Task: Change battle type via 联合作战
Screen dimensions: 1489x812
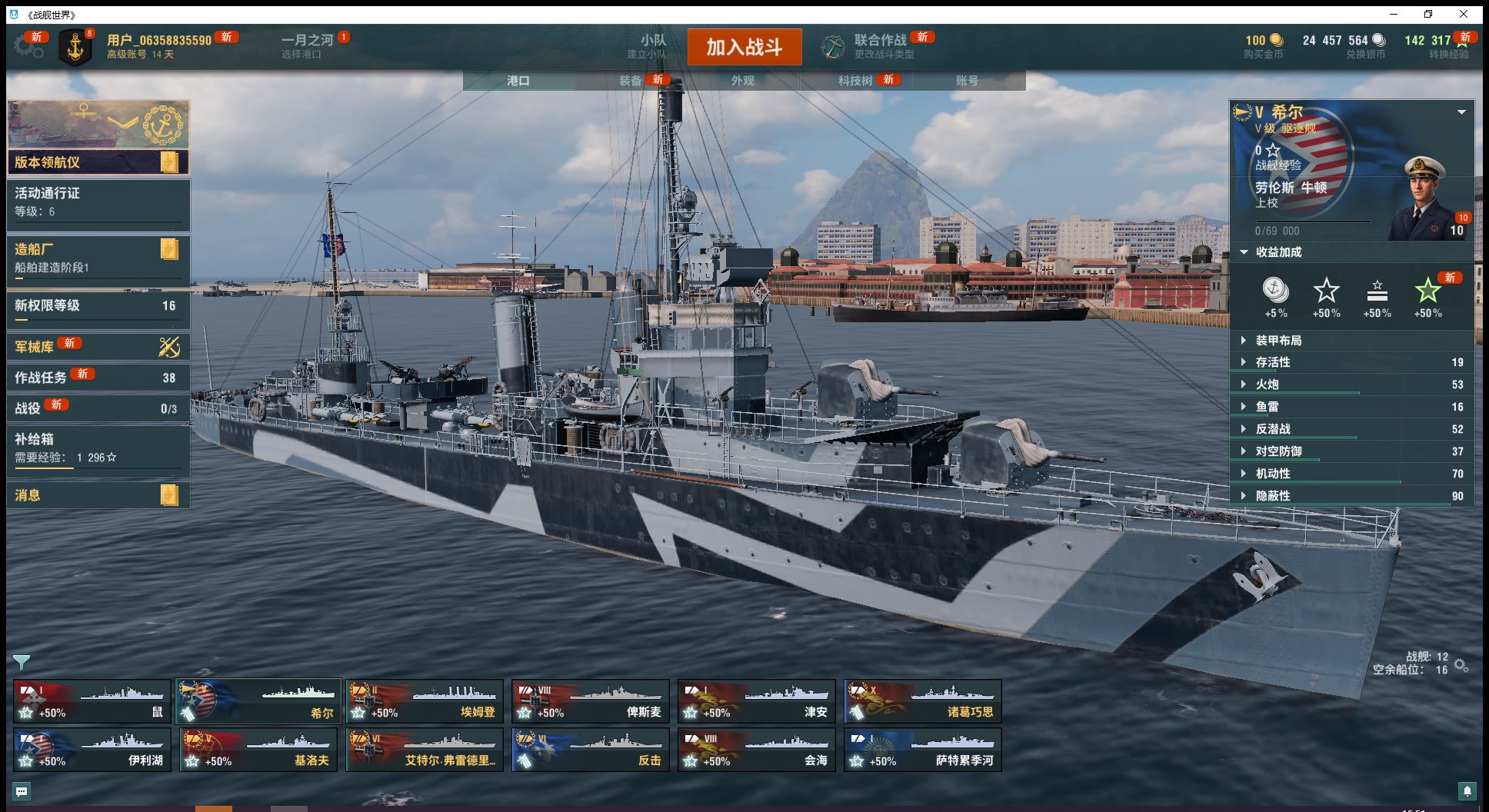Action: click(878, 46)
